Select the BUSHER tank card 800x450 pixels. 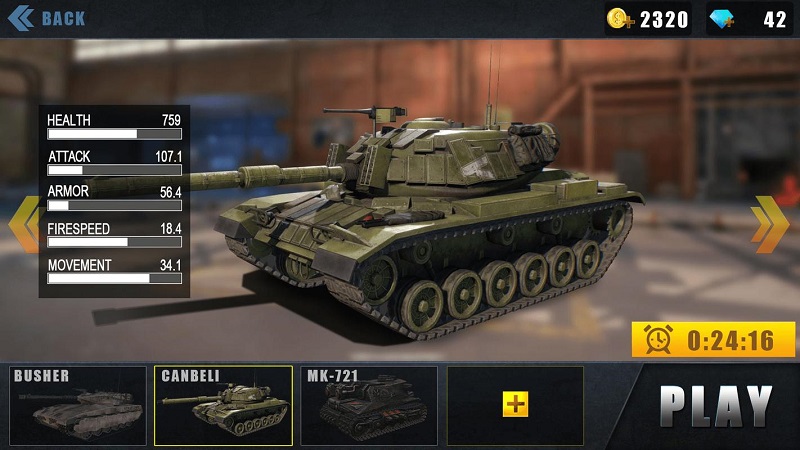coord(78,405)
